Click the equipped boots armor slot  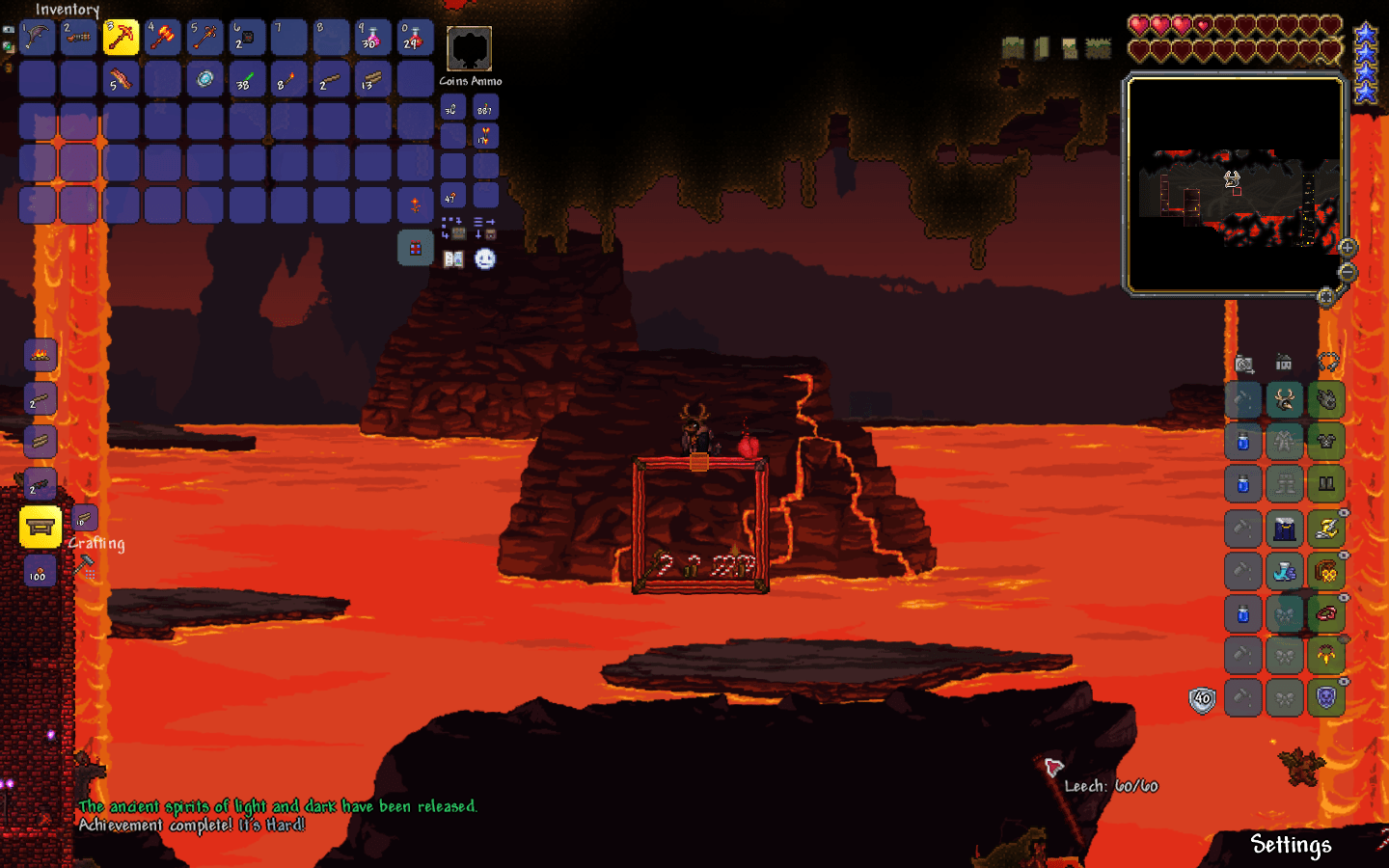tap(1327, 481)
